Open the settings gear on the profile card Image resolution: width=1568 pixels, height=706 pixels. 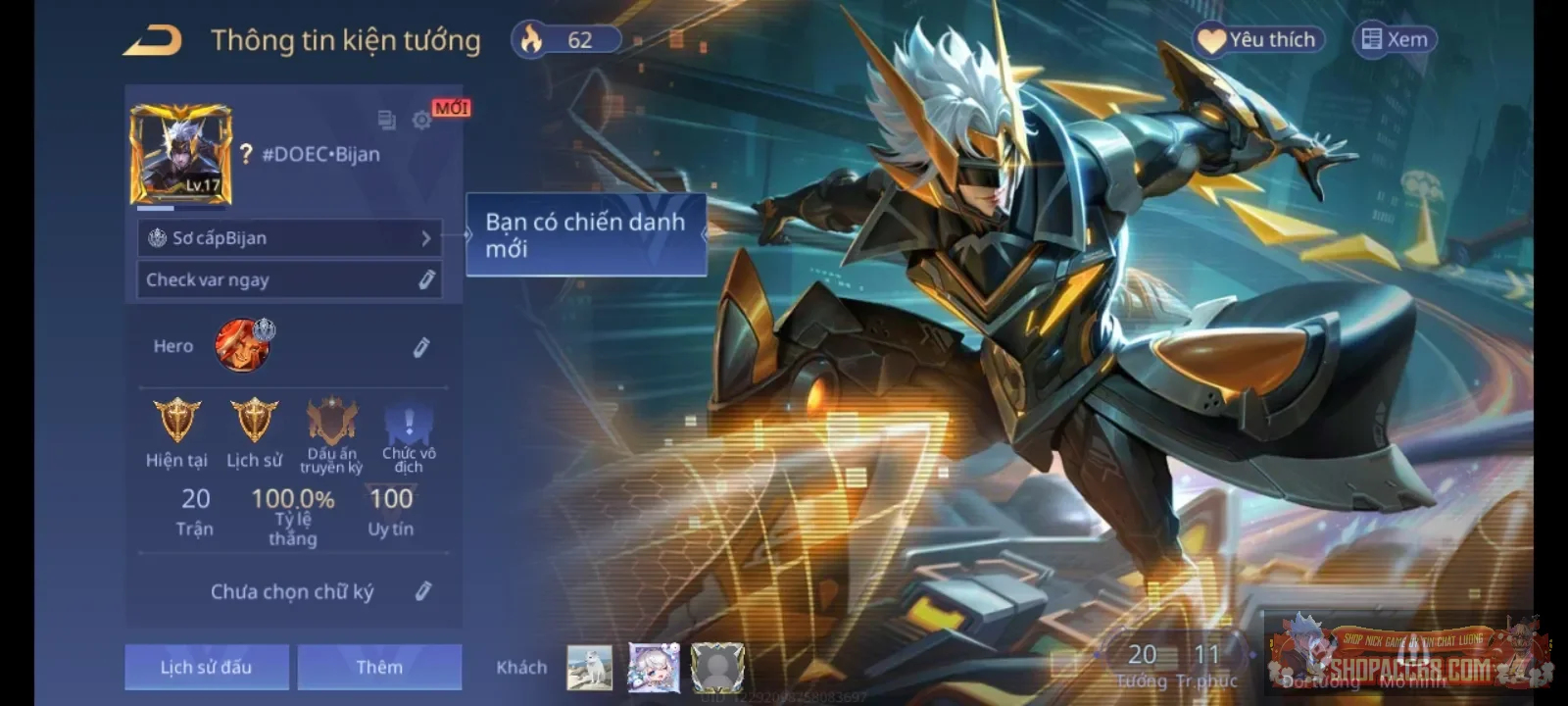click(421, 120)
